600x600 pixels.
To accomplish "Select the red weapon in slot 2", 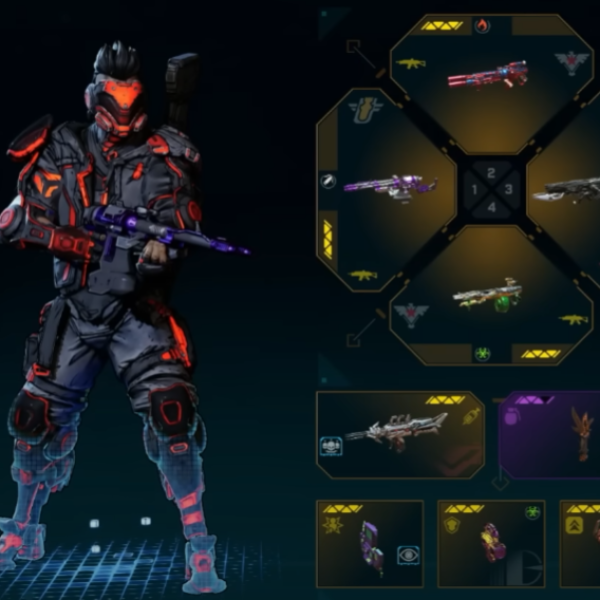I will [x=488, y=74].
